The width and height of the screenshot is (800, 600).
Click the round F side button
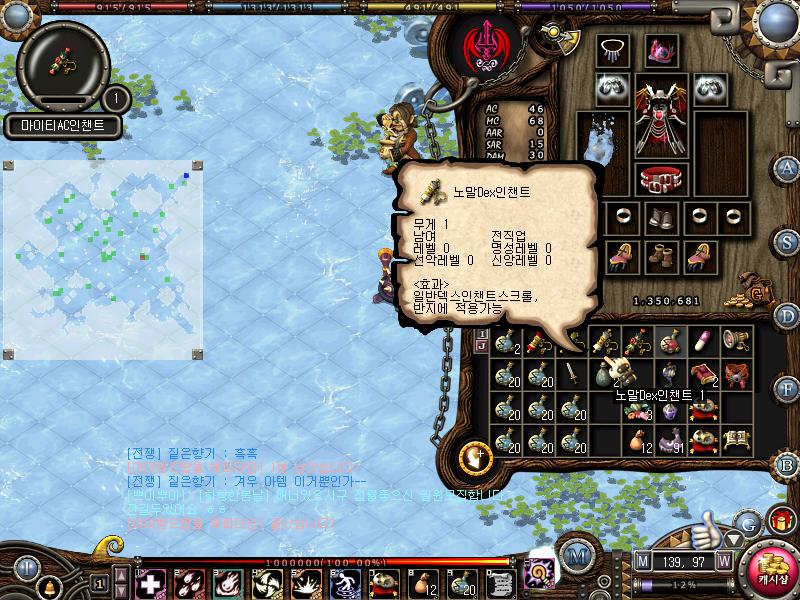pos(788,388)
